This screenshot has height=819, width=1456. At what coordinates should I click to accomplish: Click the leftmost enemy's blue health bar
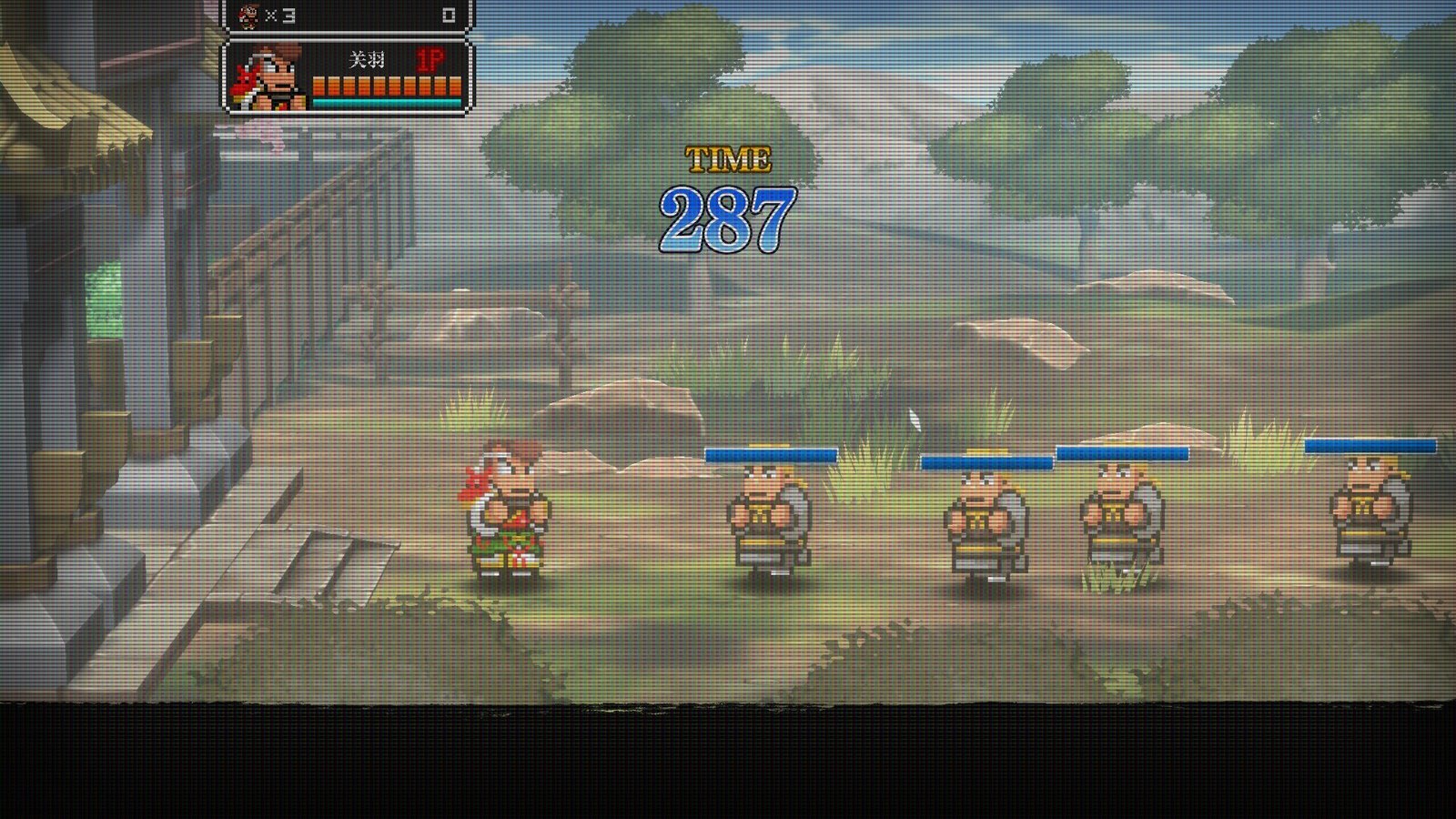[x=772, y=453]
